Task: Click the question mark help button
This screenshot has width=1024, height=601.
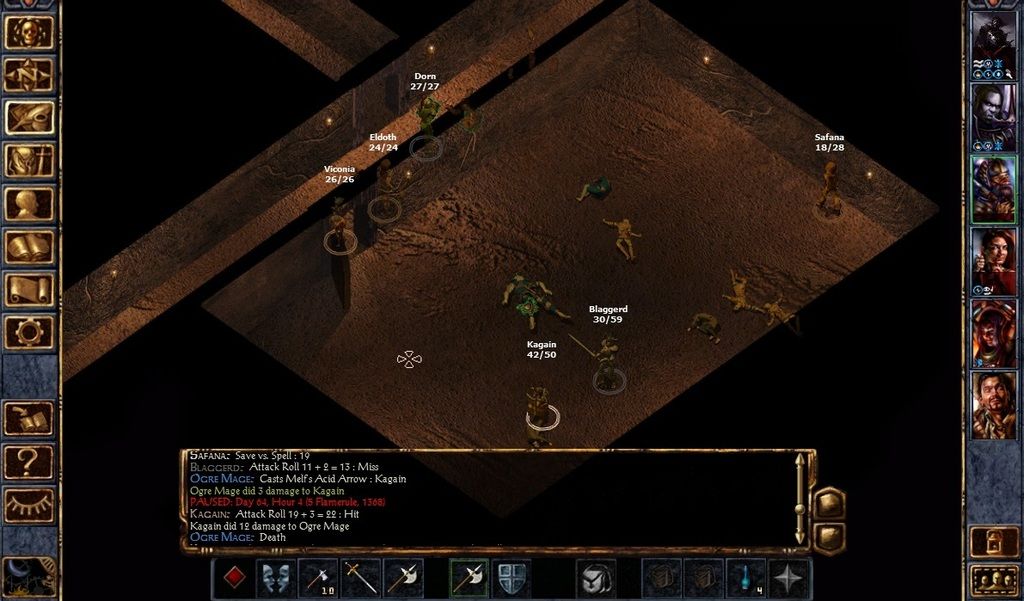Action: 29,461
